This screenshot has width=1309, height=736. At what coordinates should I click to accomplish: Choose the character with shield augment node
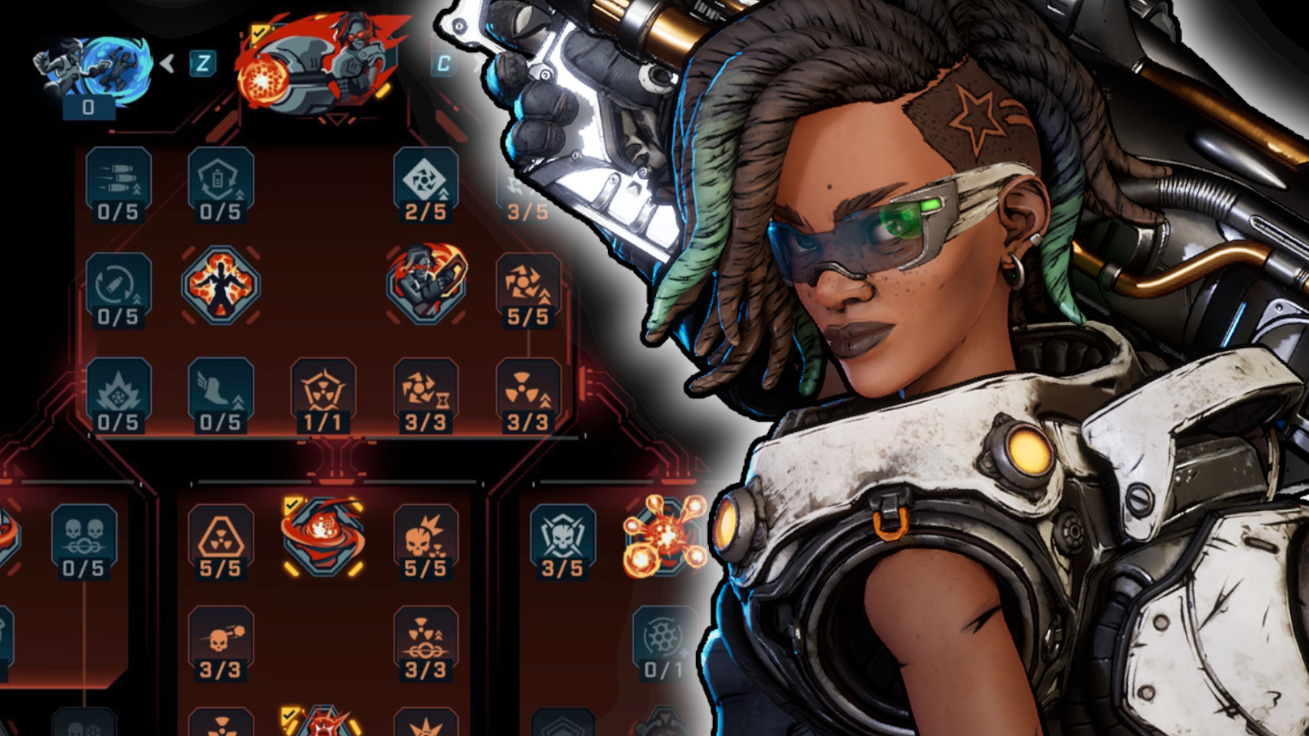click(426, 285)
